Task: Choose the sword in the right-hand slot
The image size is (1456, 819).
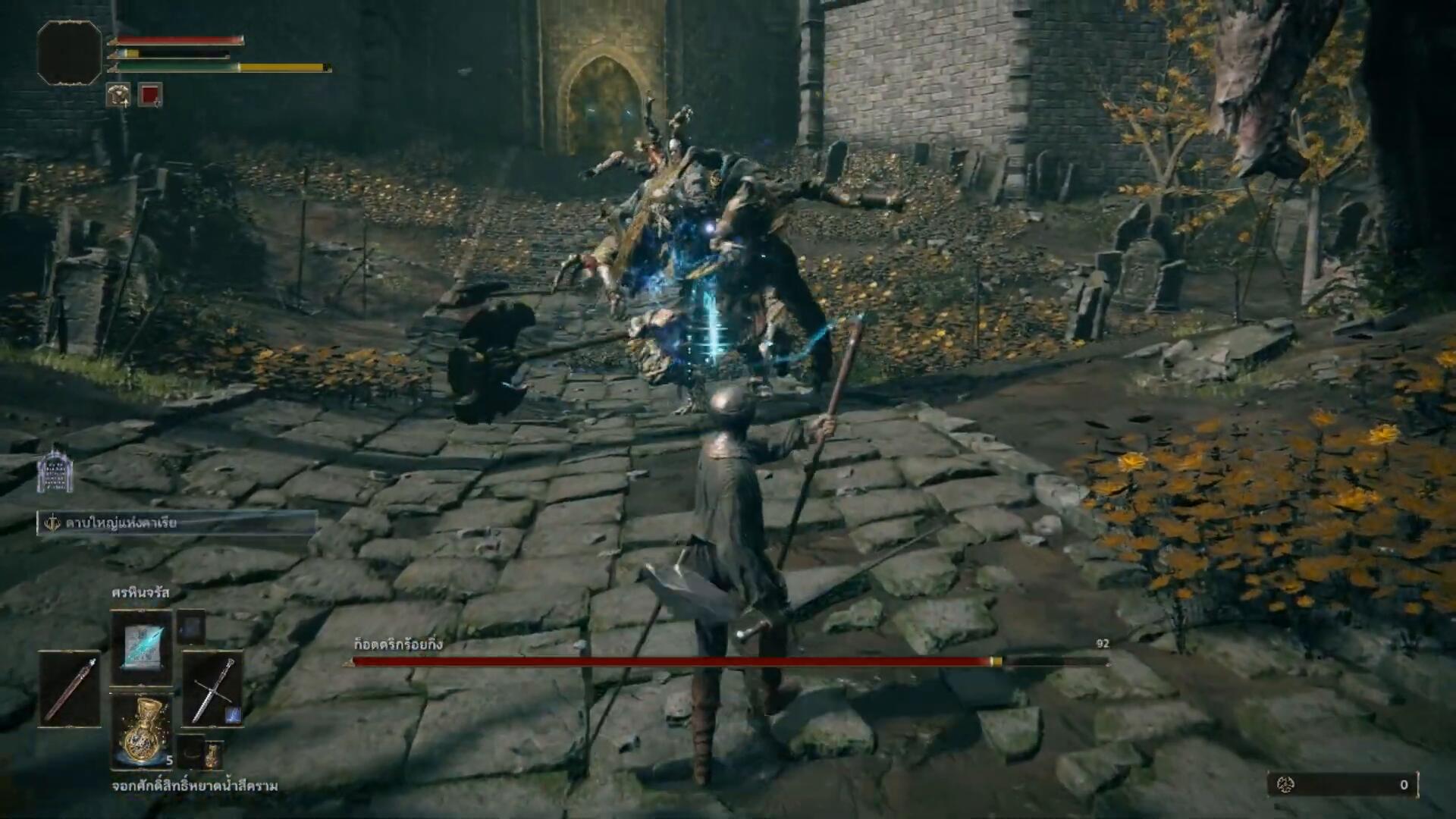Action: coord(212,689)
